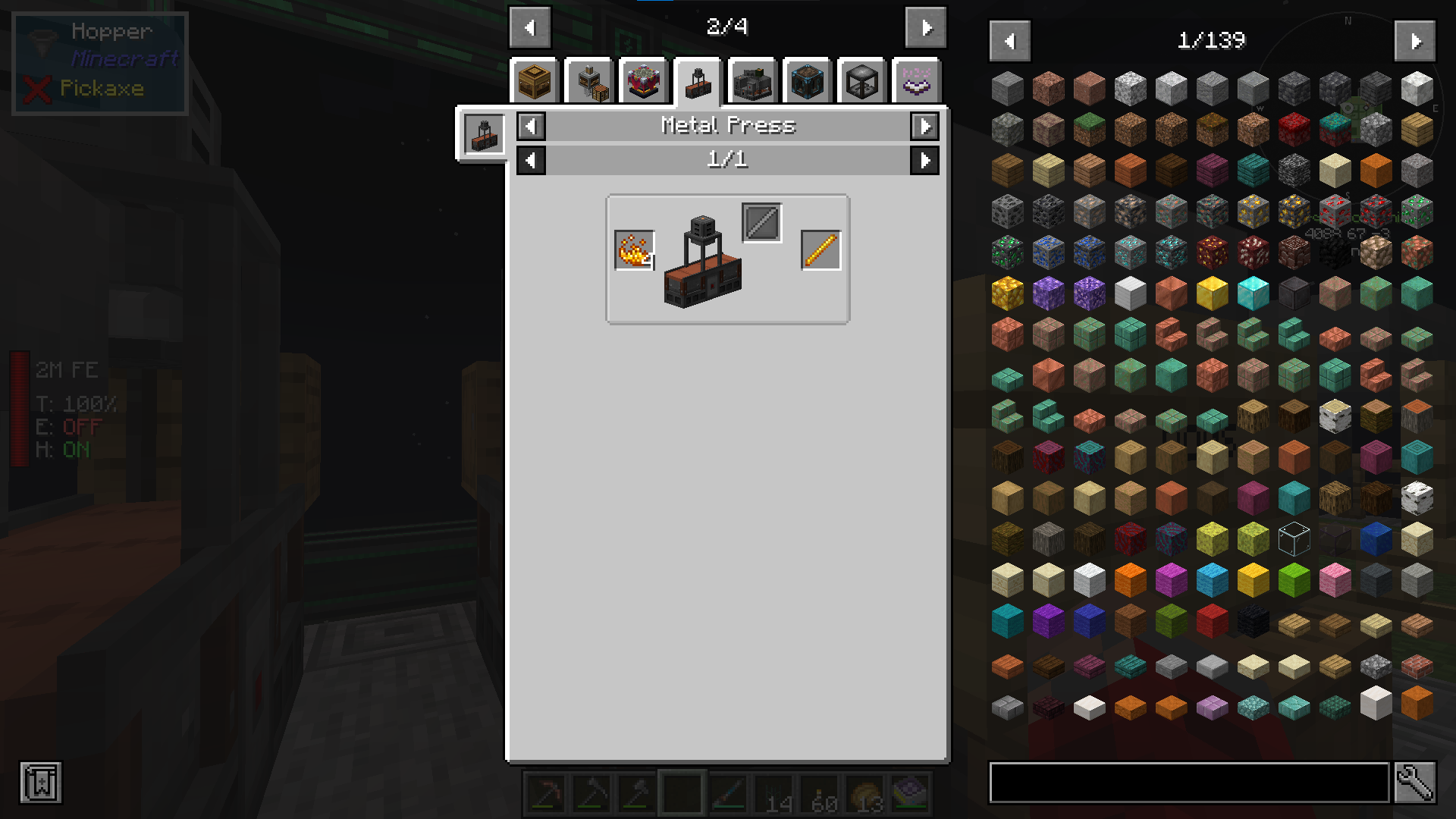
Task: Select the Metal Press machine category tab
Action: [x=697, y=82]
